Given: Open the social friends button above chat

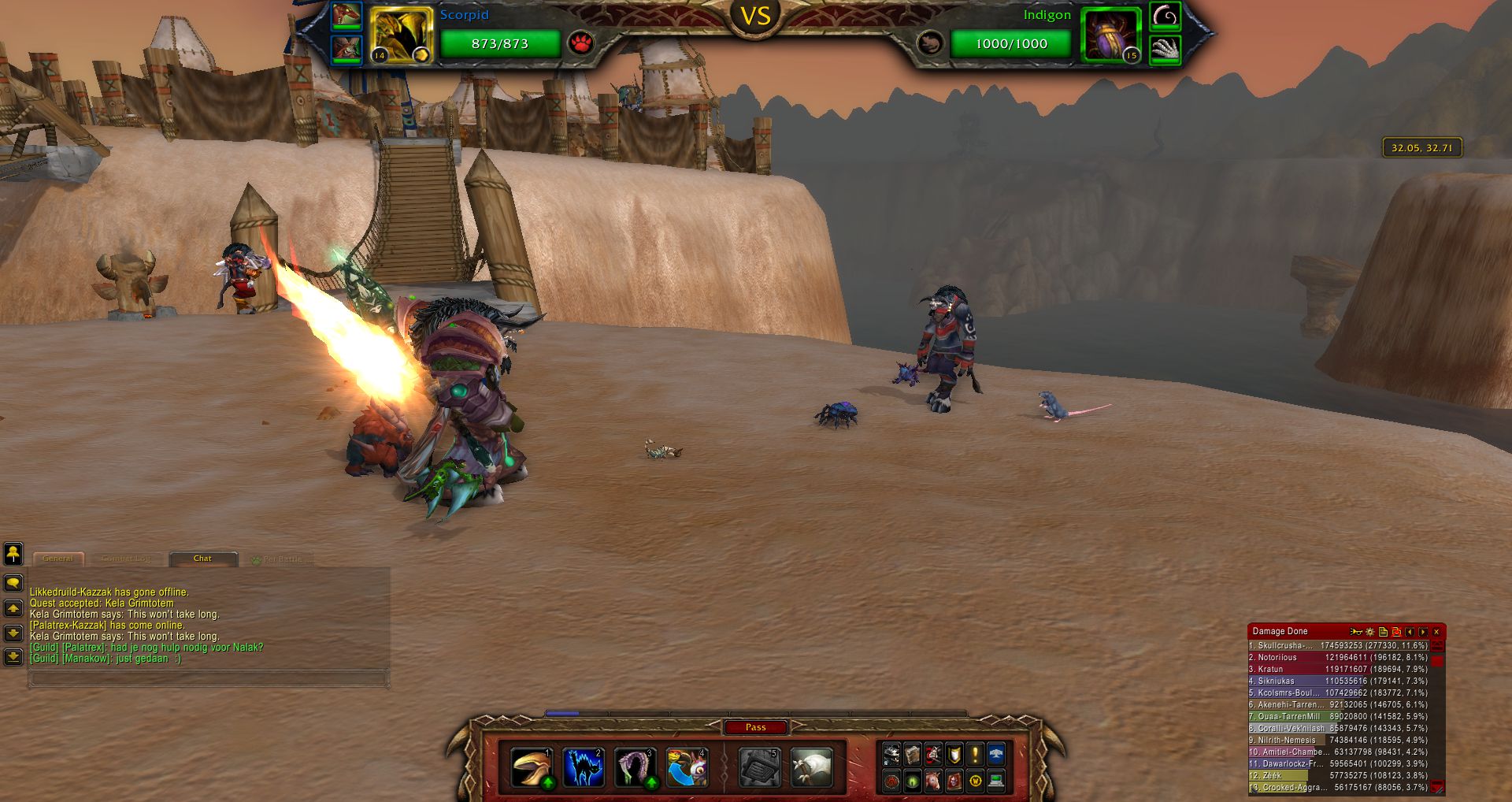Looking at the screenshot, I should (x=13, y=554).
